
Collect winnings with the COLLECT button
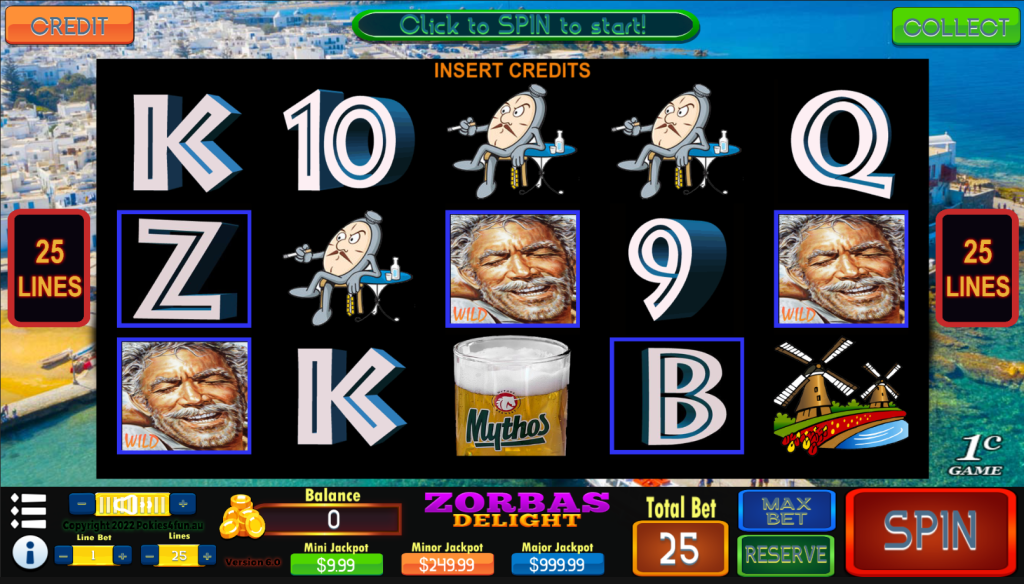coord(956,27)
